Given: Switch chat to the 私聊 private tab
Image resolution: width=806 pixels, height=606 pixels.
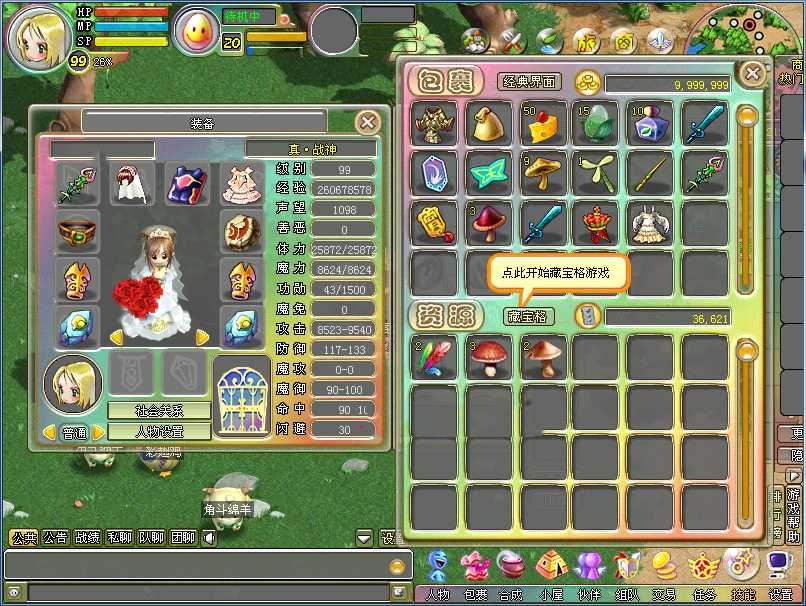Looking at the screenshot, I should (x=119, y=537).
